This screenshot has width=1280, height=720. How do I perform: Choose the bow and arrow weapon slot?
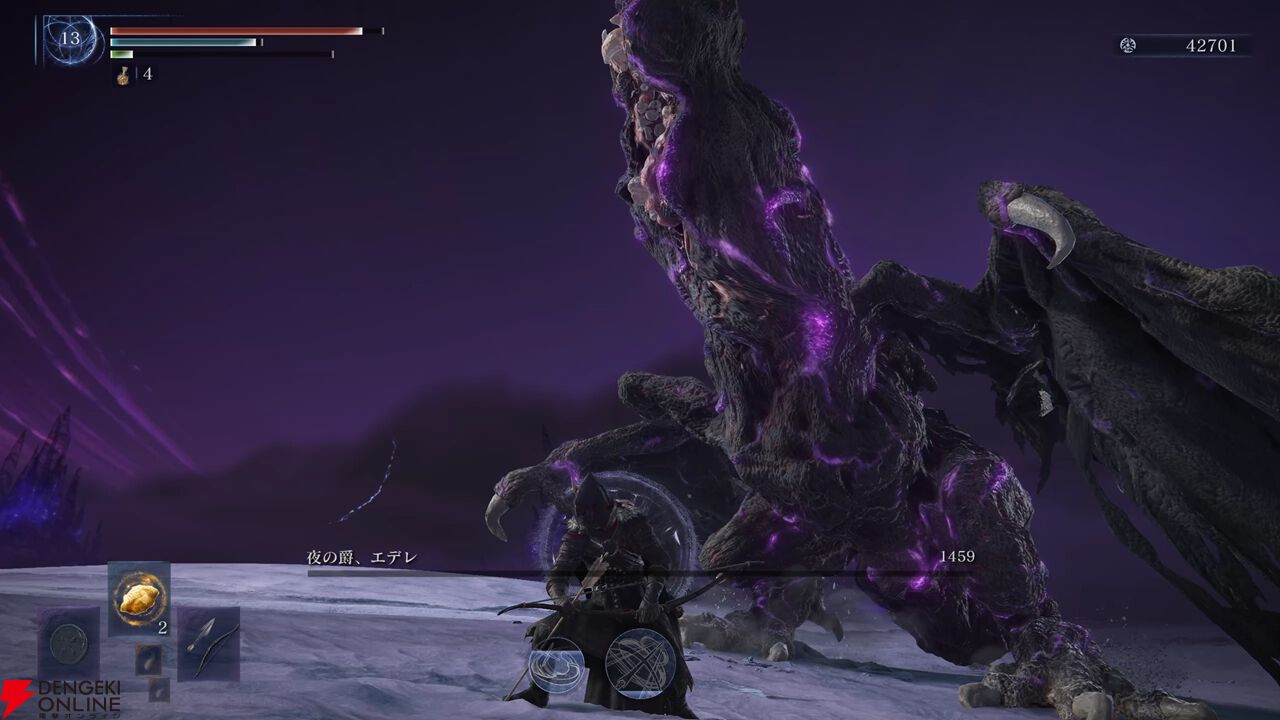pos(209,642)
